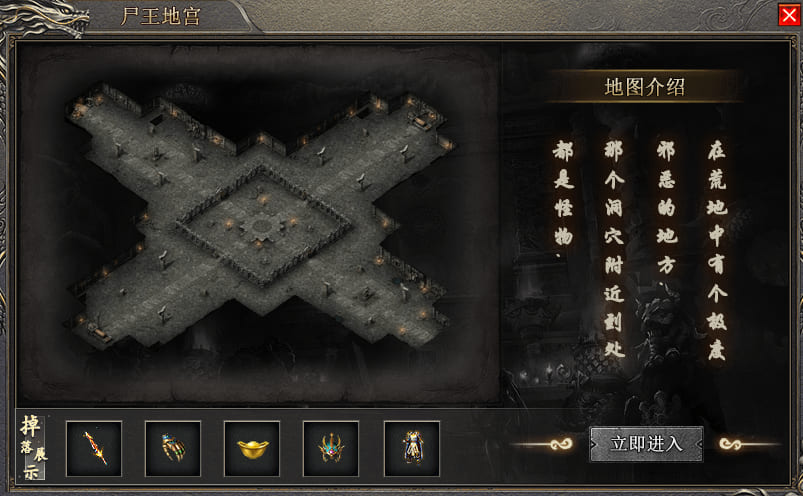Image resolution: width=803 pixels, height=496 pixels.
Task: Click the 立即进入 enter button
Action: point(646,444)
